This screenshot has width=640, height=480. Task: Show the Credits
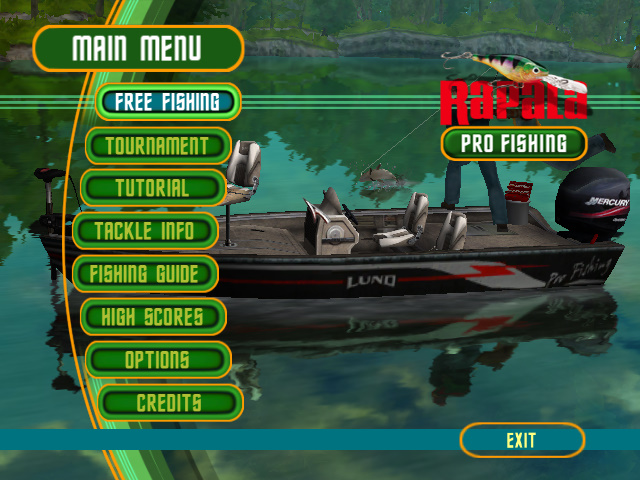pyautogui.click(x=169, y=403)
